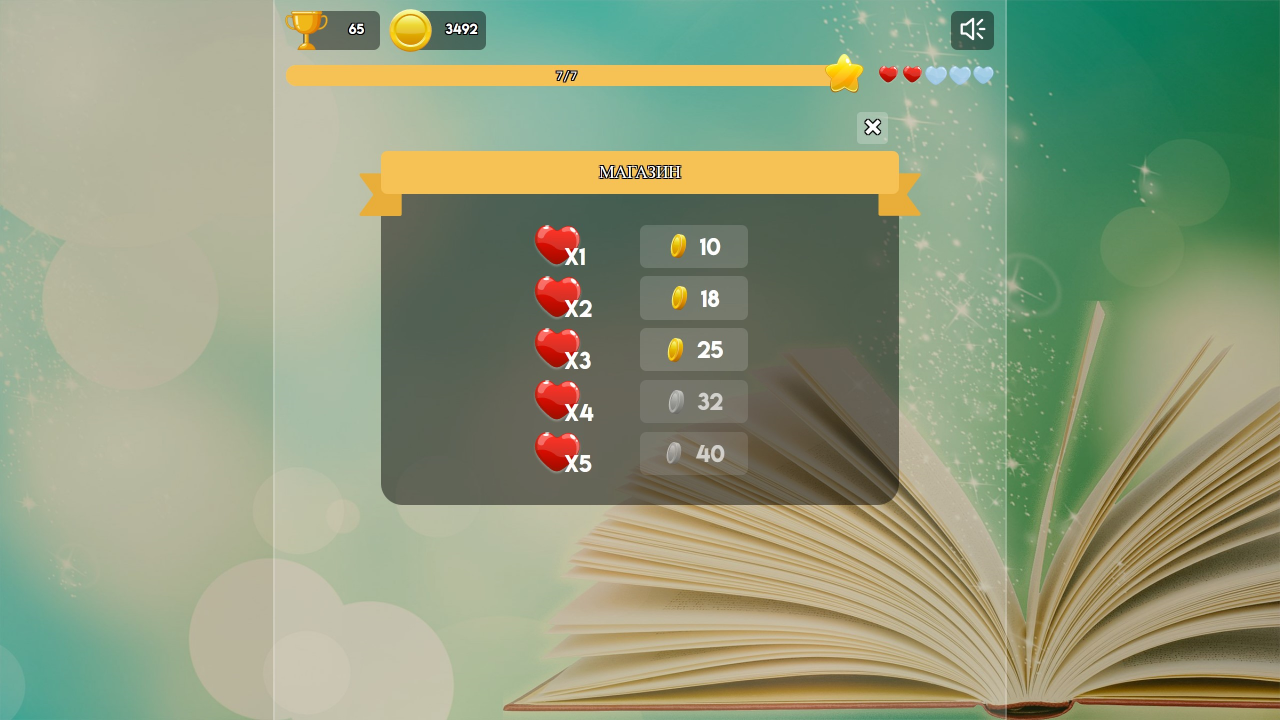
Task: Click the first filled red heart indicator
Action: point(888,73)
